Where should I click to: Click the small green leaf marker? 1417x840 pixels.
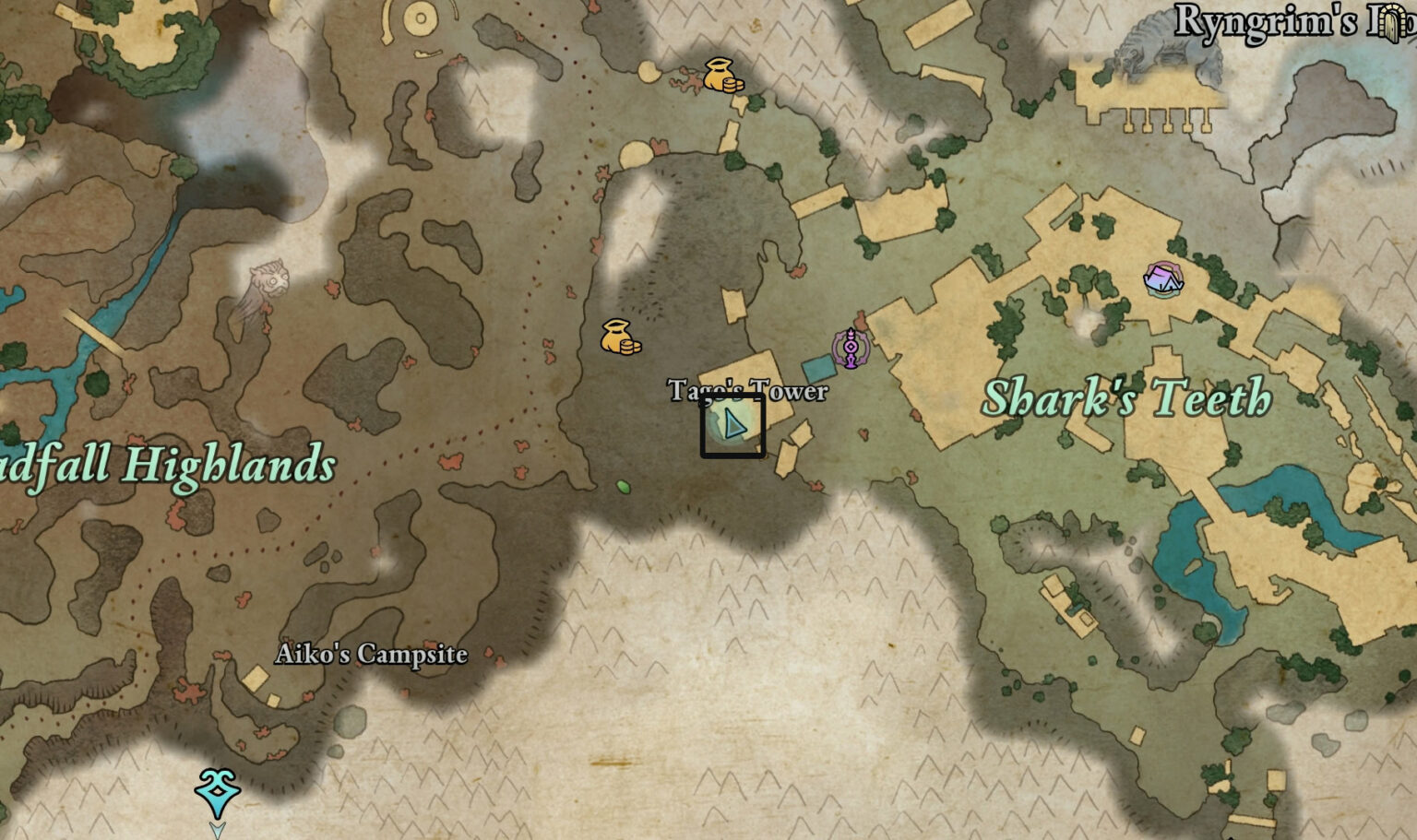[624, 486]
